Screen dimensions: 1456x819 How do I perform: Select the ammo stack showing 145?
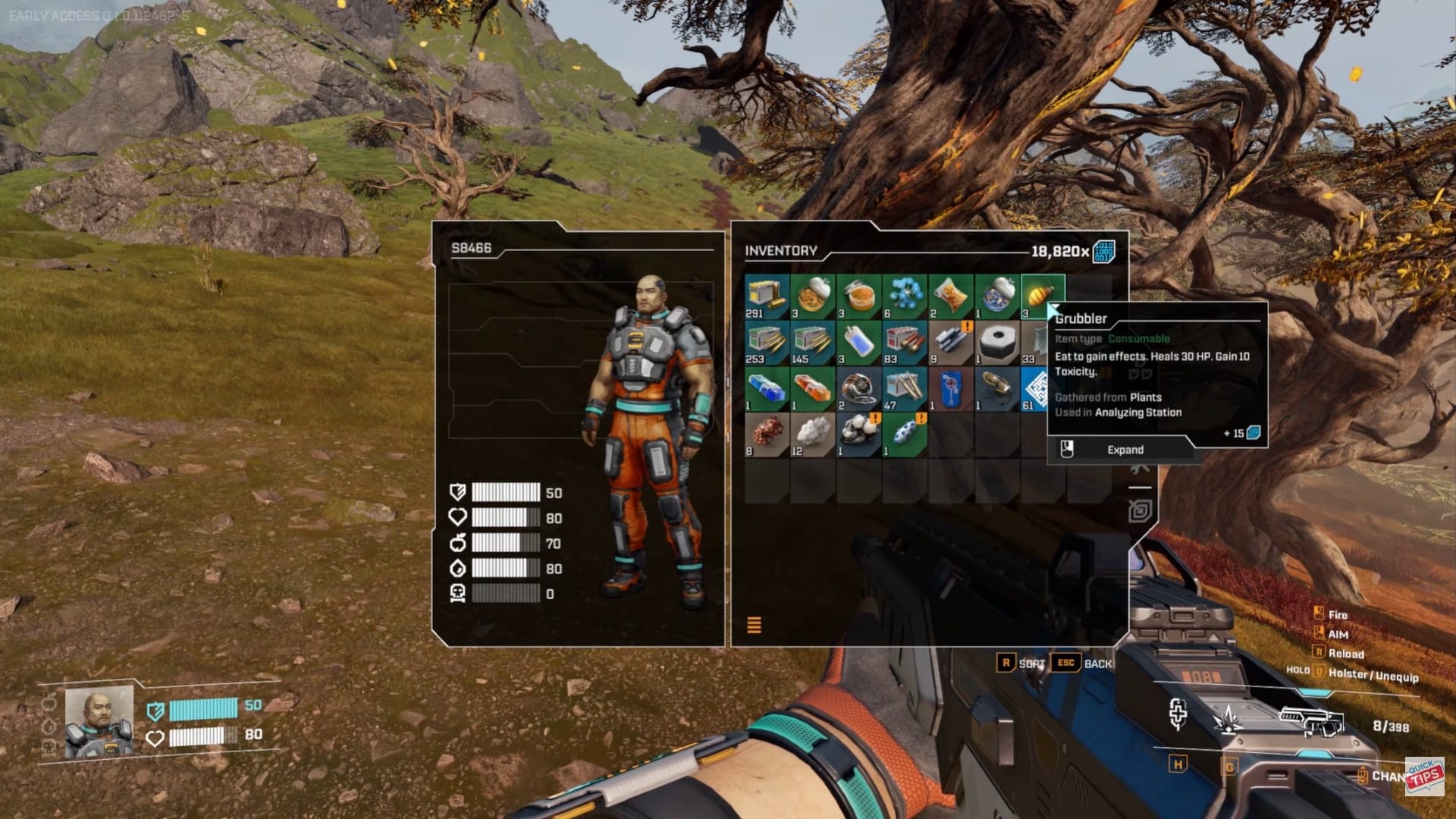tap(813, 343)
